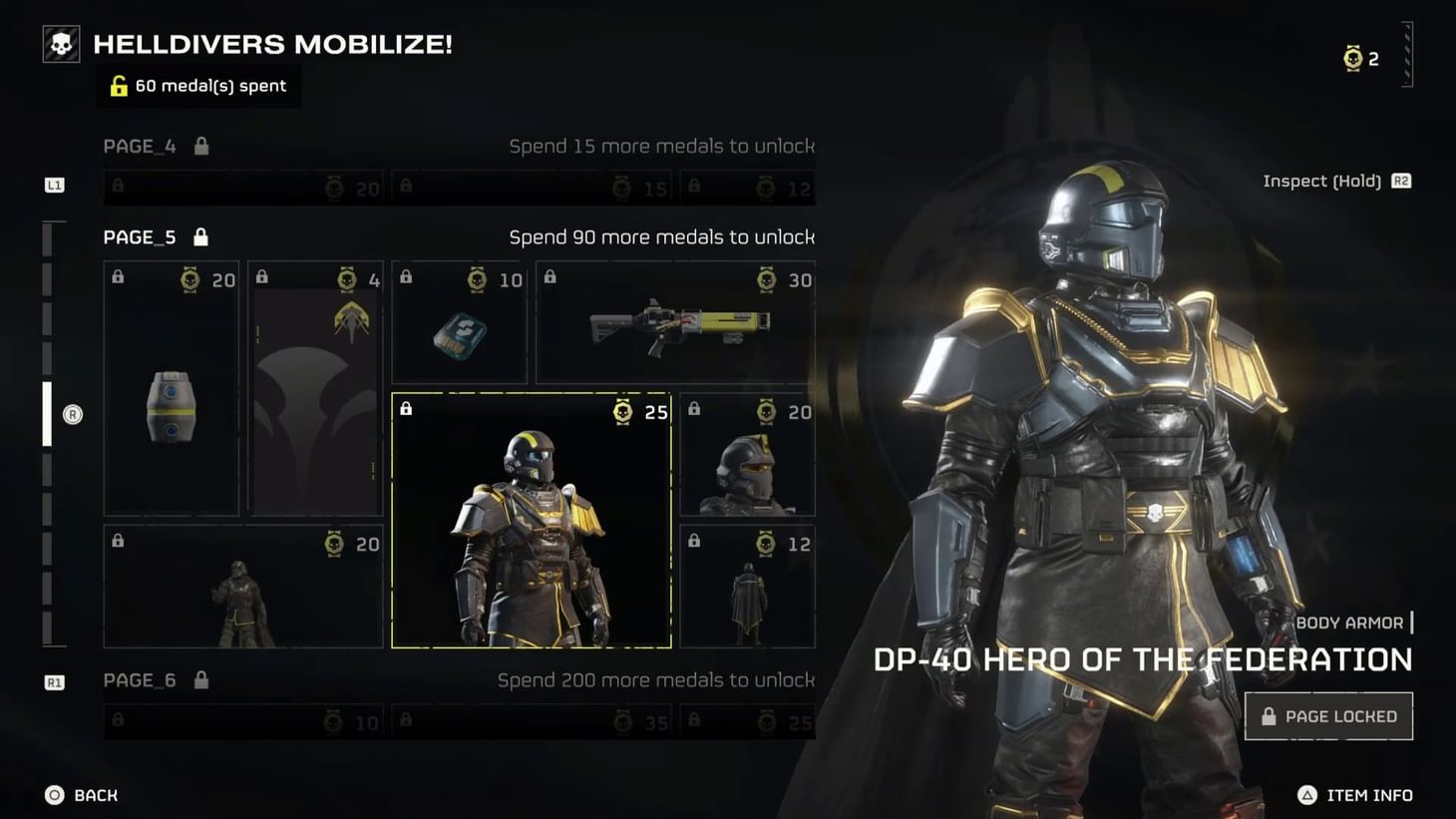Image resolution: width=1456 pixels, height=819 pixels.
Task: Select the DP-40 Hero of the Federation armor
Action: click(533, 519)
